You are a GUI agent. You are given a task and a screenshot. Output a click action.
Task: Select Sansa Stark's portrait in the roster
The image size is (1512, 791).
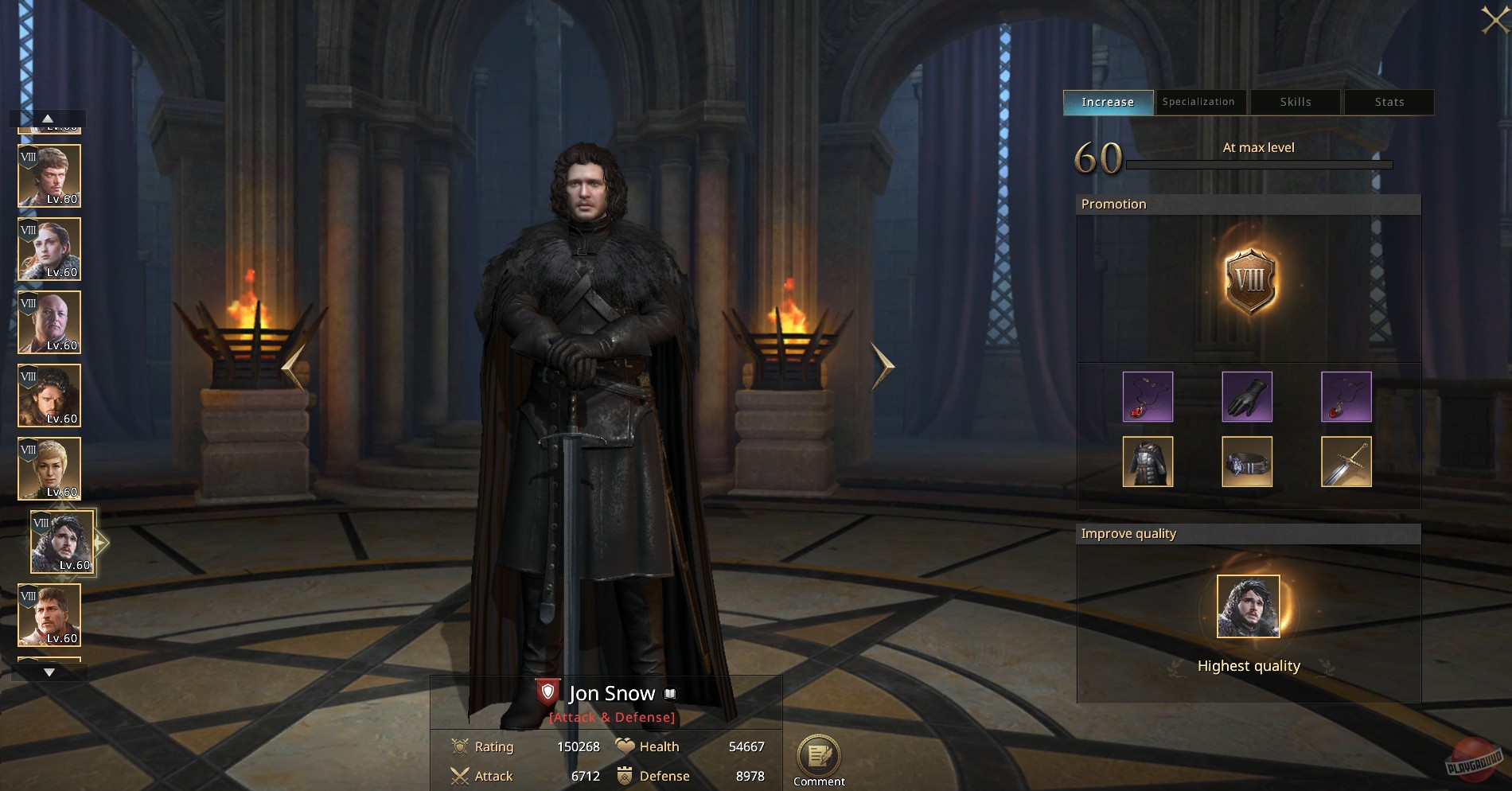49,249
